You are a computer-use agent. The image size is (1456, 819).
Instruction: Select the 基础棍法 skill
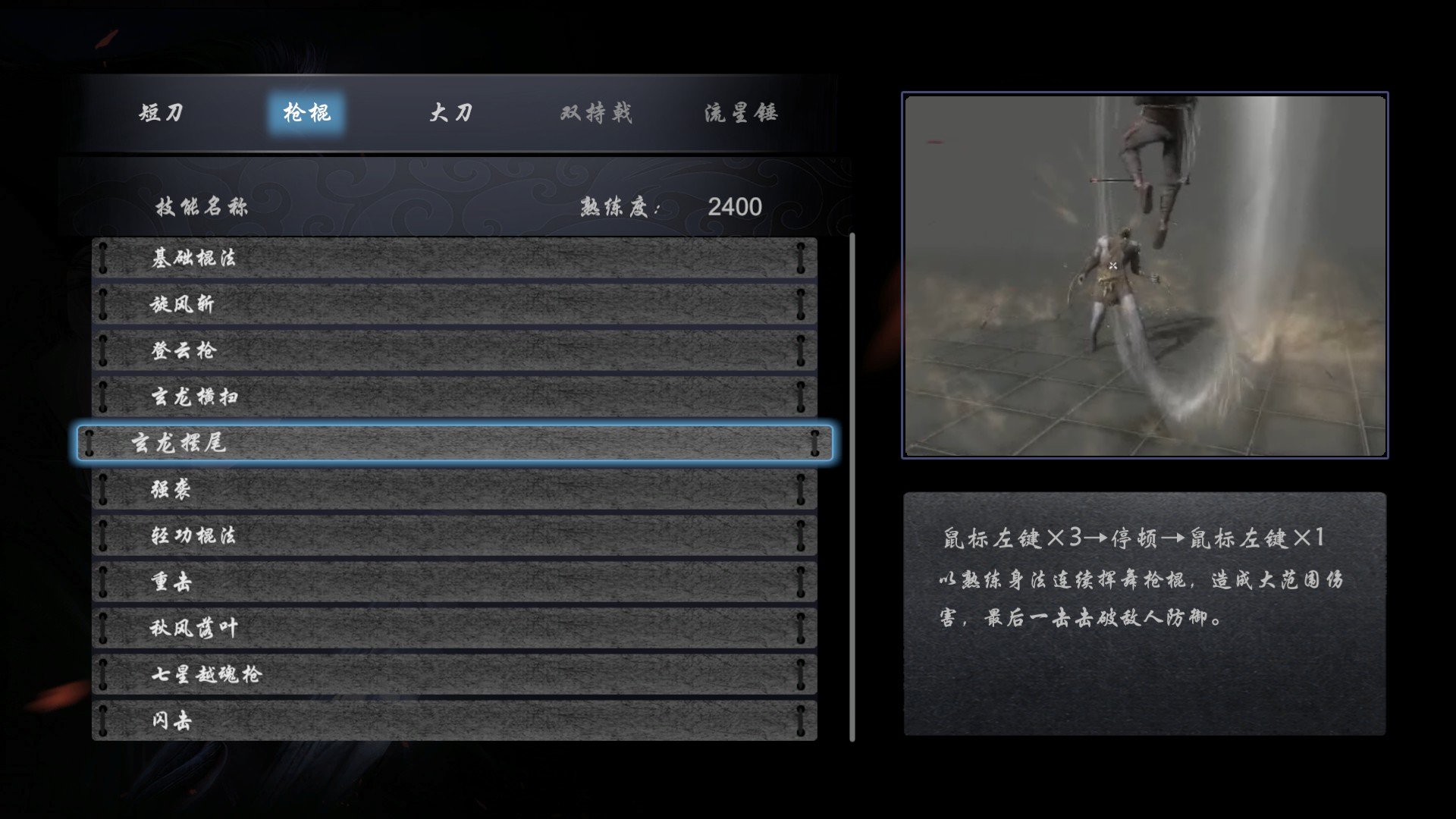click(x=455, y=258)
